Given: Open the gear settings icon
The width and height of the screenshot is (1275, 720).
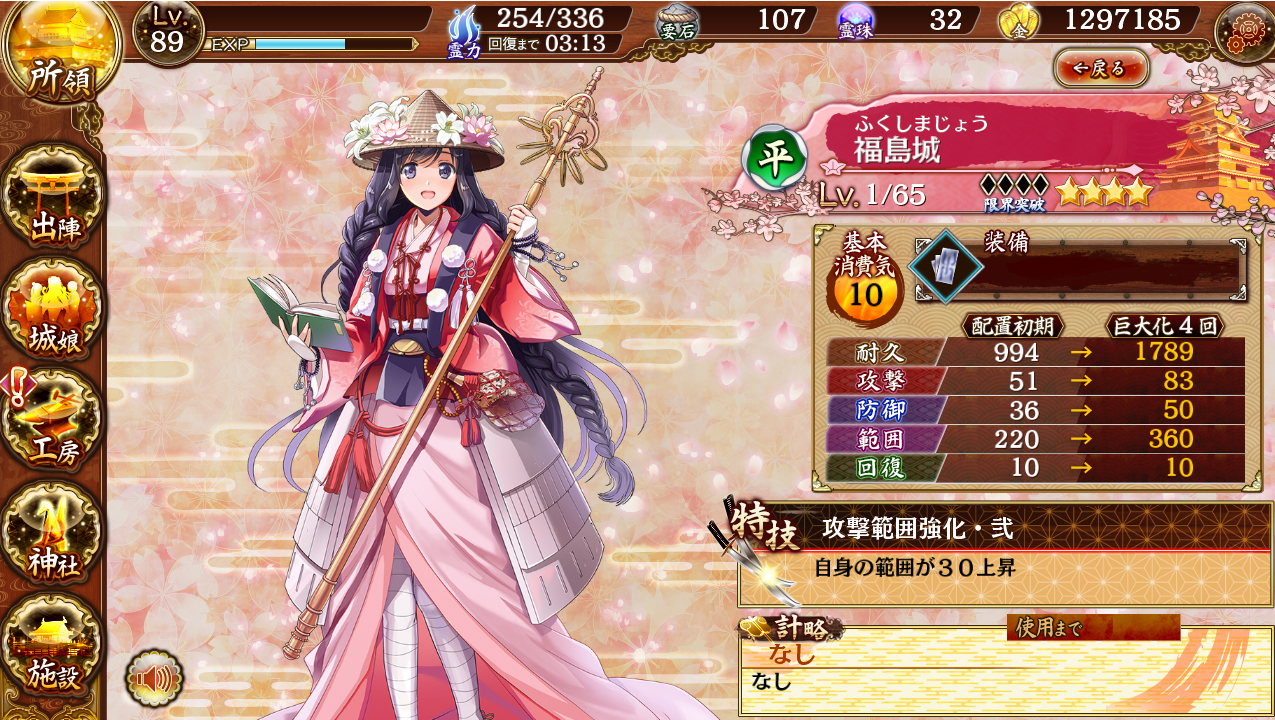Looking at the screenshot, I should [x=1243, y=31].
